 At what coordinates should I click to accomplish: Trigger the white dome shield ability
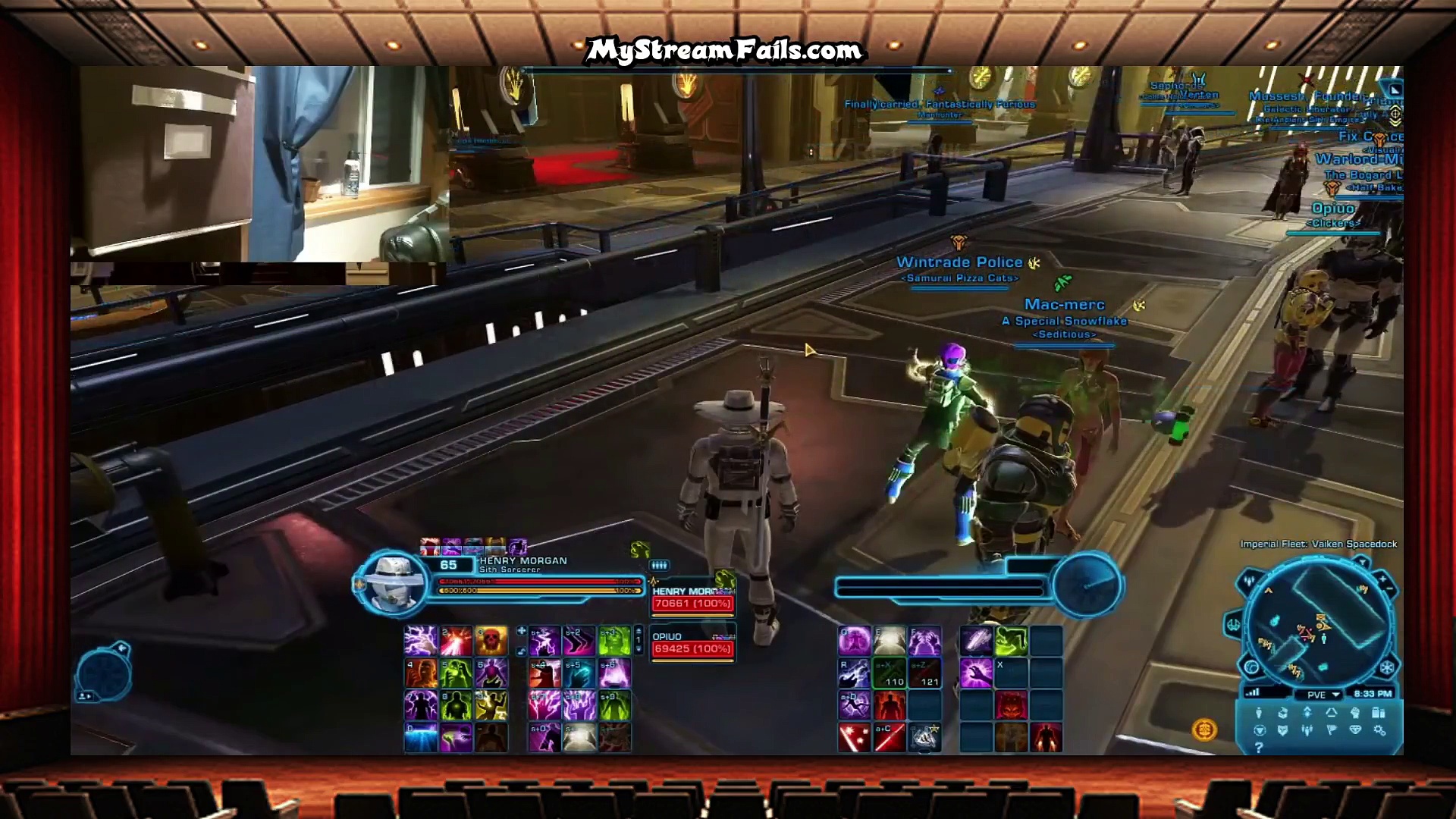(889, 641)
